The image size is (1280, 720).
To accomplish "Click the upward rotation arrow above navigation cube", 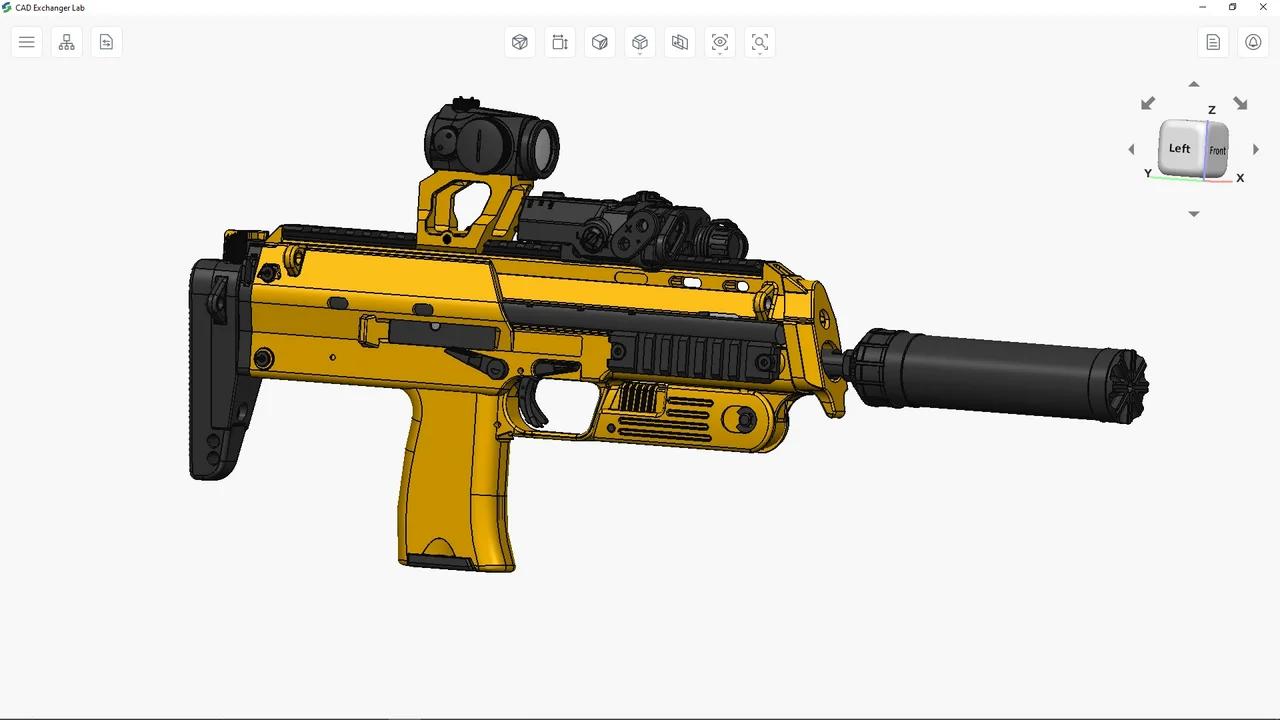I will (1193, 85).
